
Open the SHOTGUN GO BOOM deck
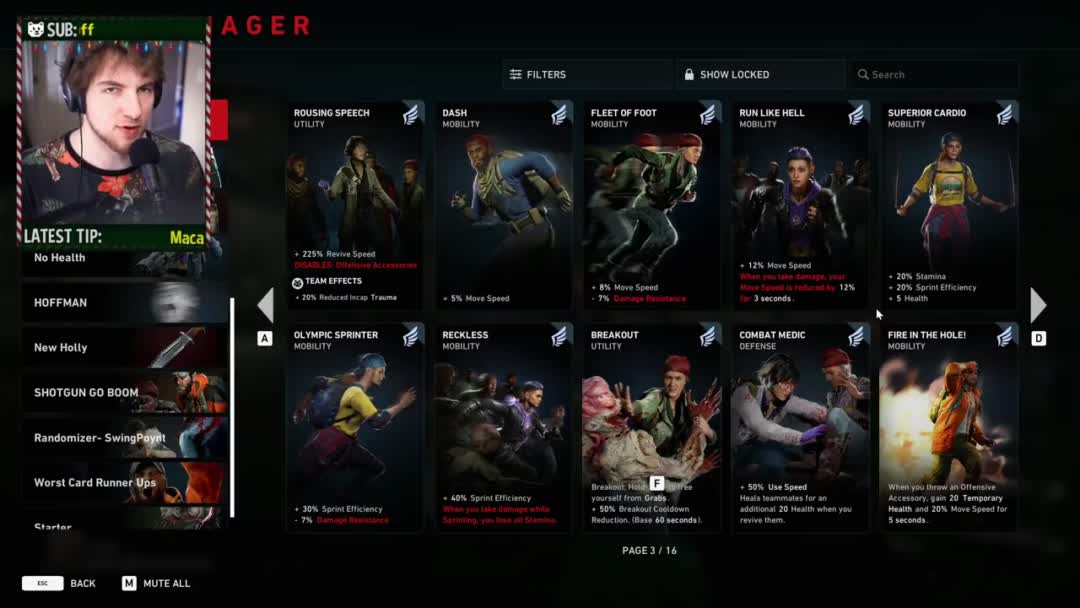[125, 392]
